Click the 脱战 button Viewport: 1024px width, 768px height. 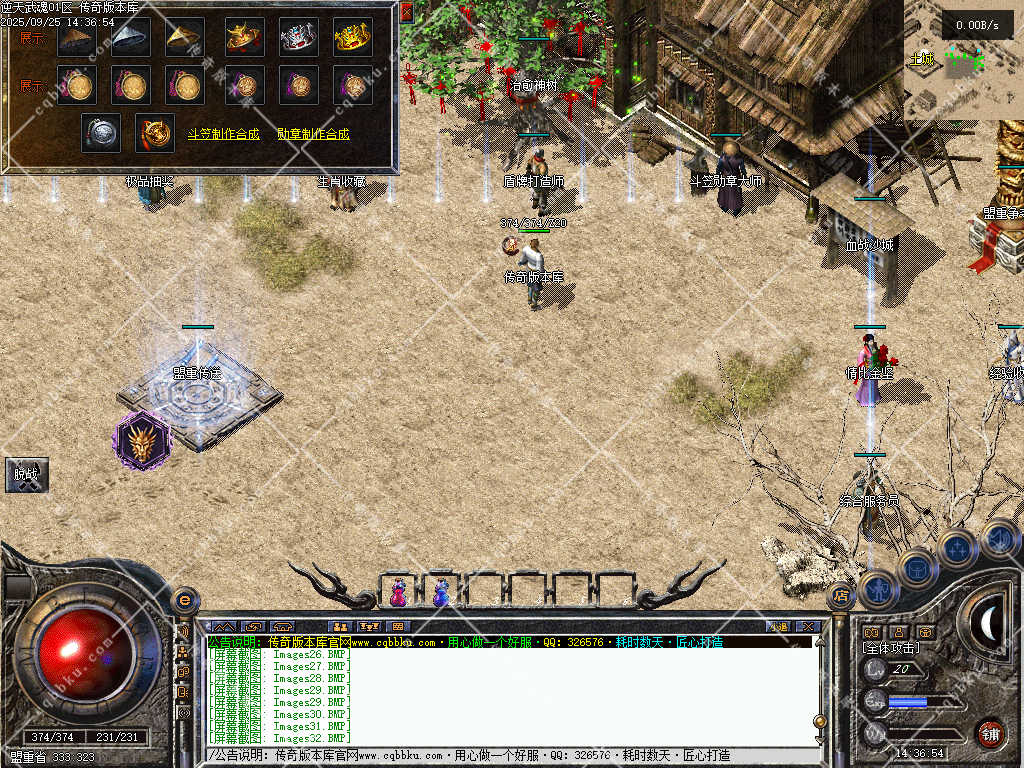click(x=26, y=475)
